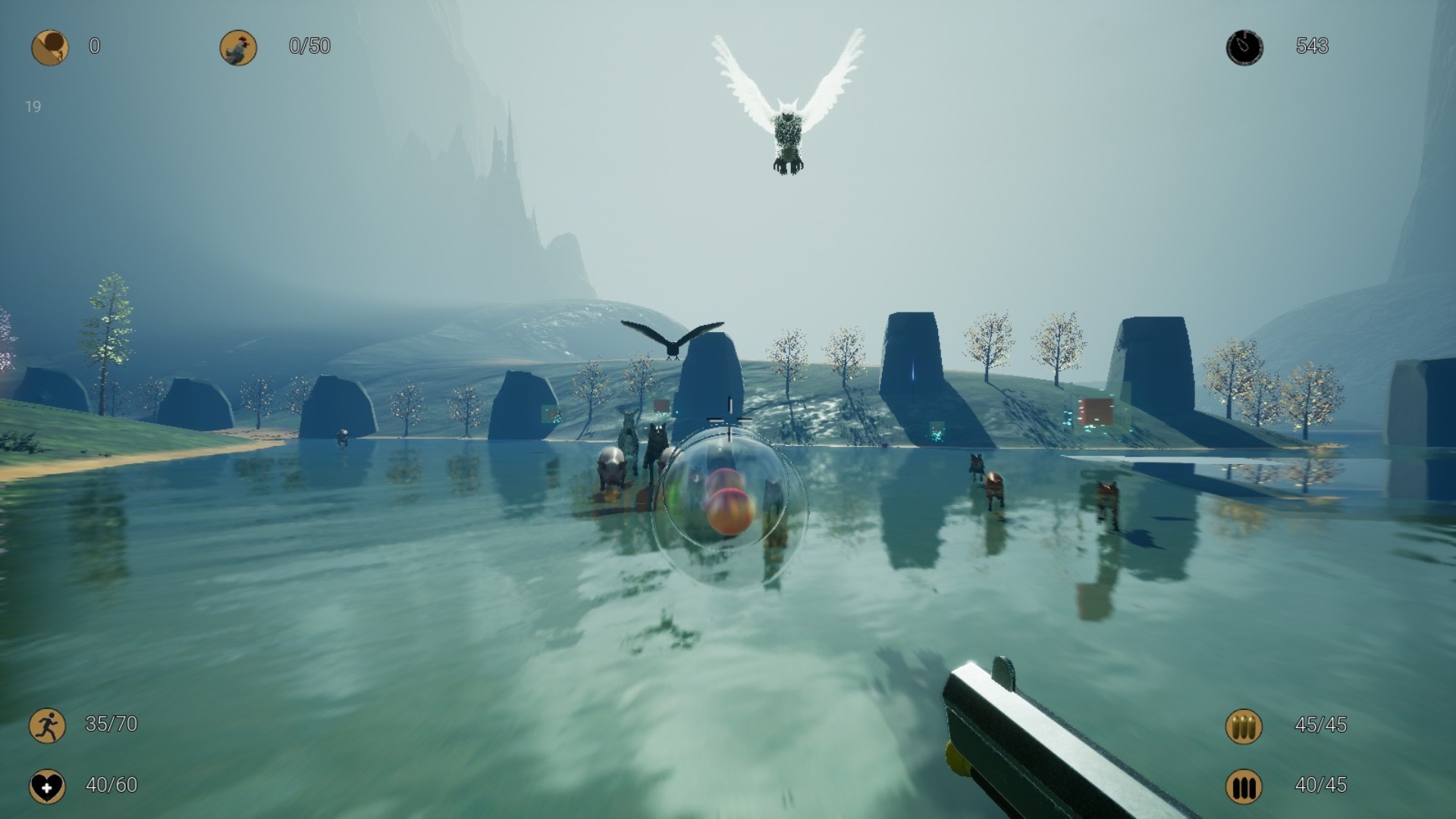Click the running stamina icon
1456x819 pixels.
point(47,726)
